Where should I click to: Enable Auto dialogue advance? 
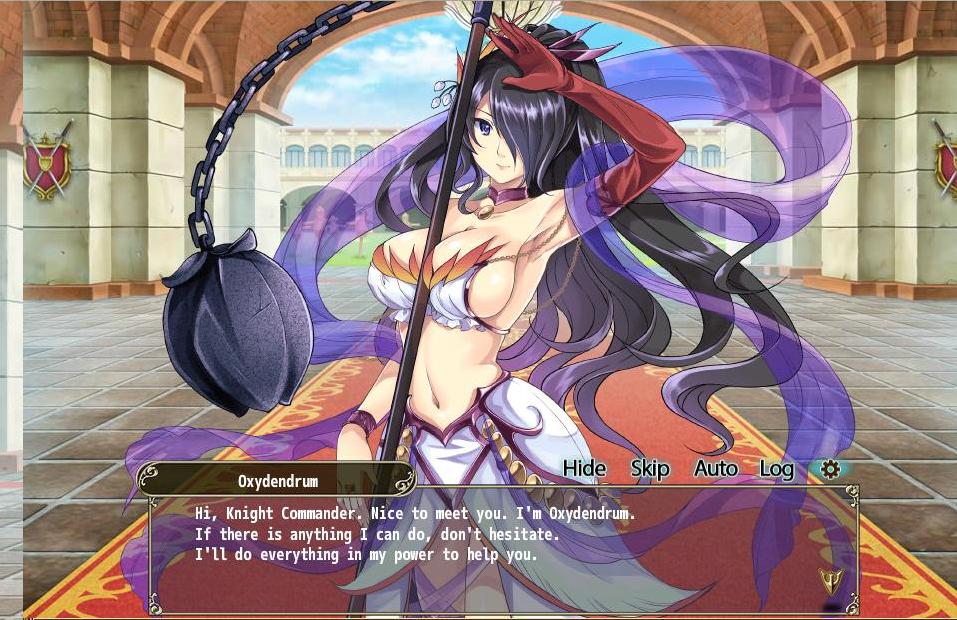pyautogui.click(x=715, y=468)
